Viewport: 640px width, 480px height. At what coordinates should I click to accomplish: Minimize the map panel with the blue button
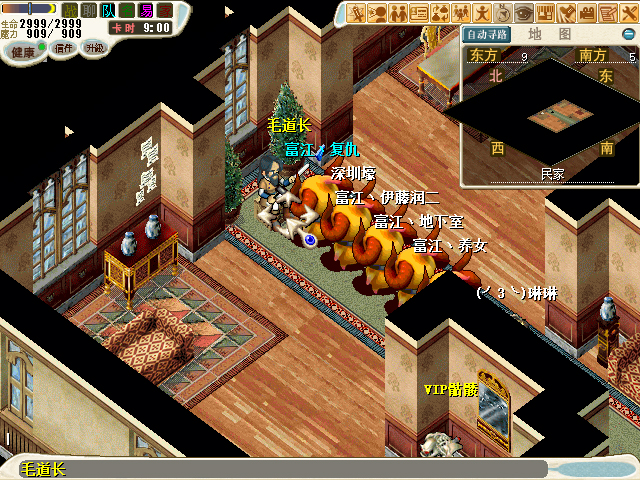point(628,33)
